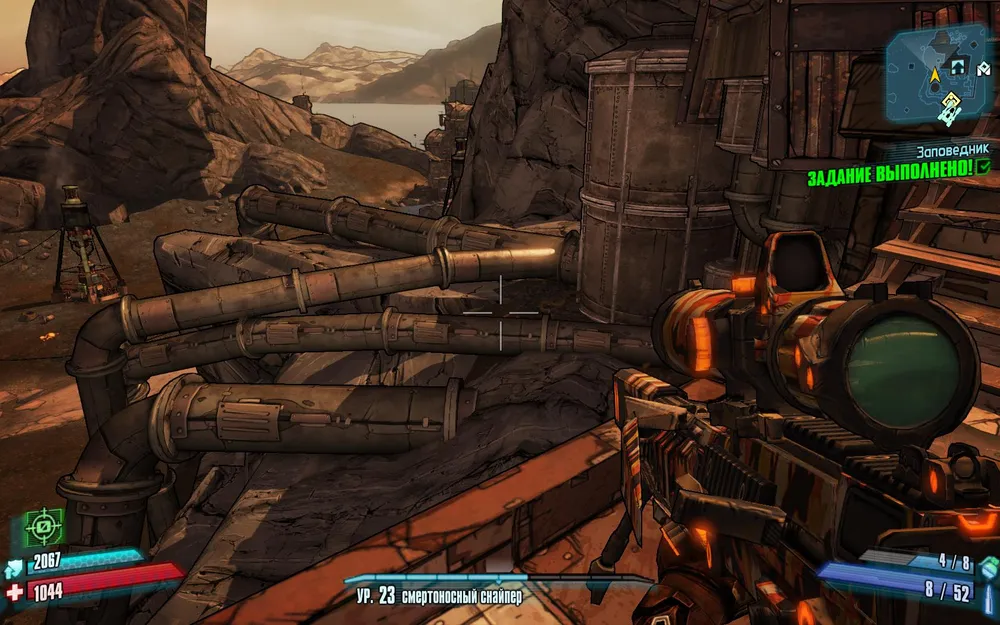Select the house marker on the minimap

tap(957, 68)
